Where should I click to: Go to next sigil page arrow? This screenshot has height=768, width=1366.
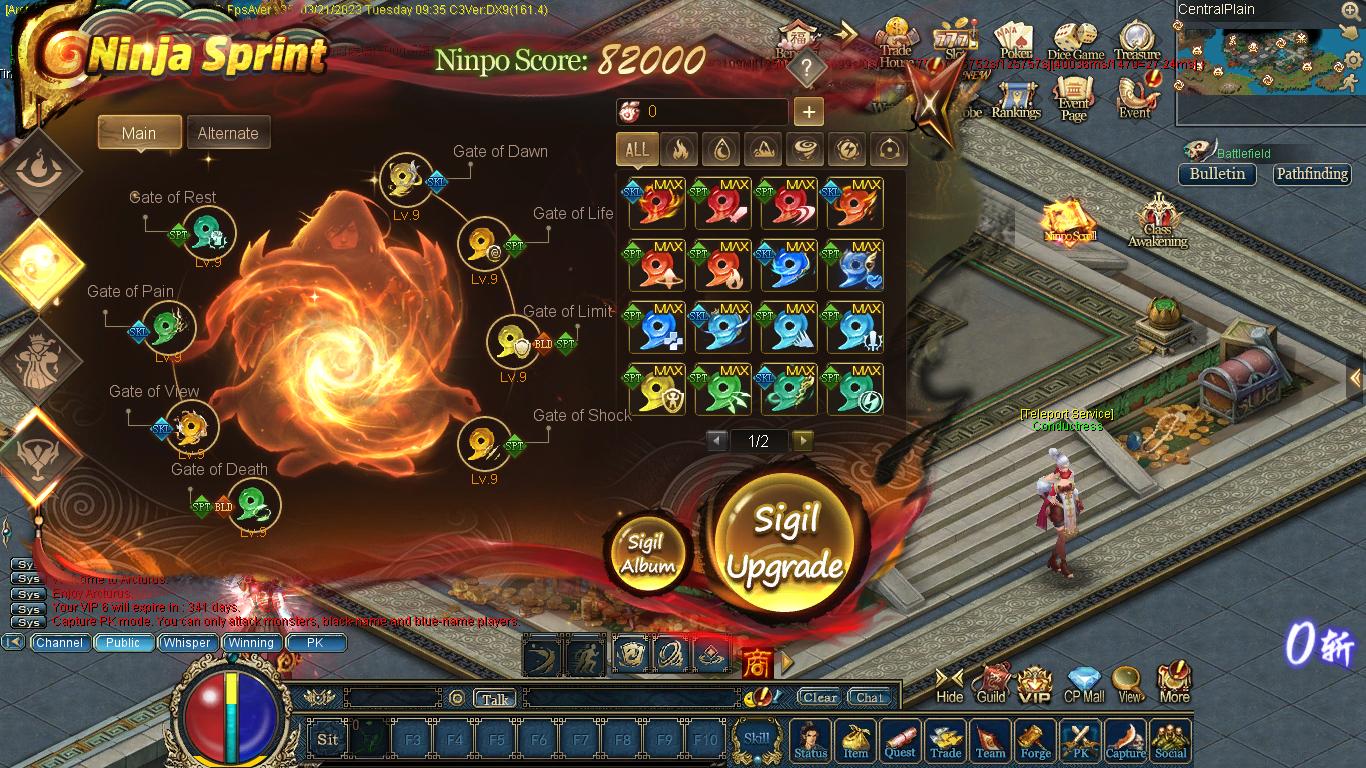(x=802, y=441)
